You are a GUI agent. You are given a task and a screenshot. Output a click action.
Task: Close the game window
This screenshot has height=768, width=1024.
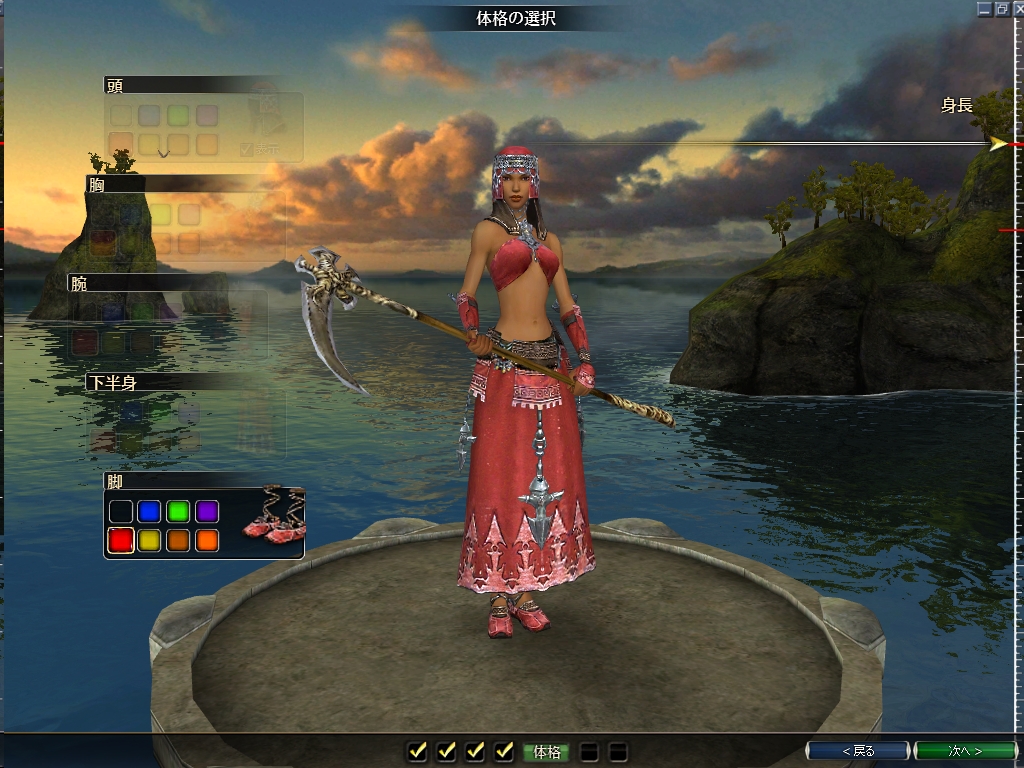(x=1017, y=8)
